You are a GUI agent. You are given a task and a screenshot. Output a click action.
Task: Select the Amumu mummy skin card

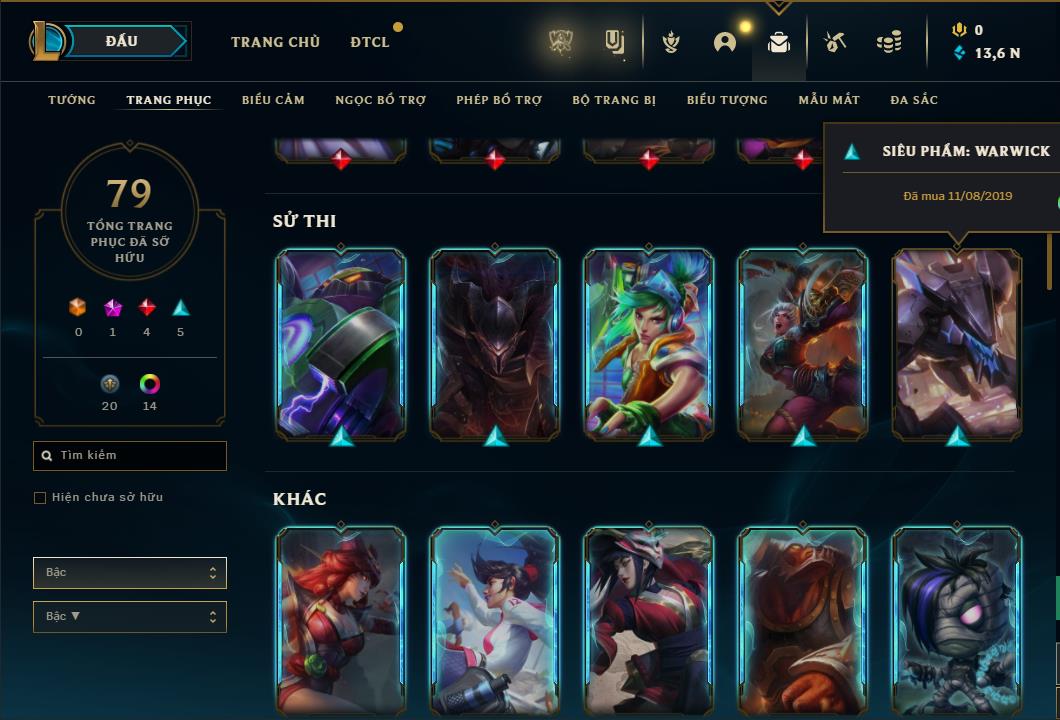tap(957, 620)
